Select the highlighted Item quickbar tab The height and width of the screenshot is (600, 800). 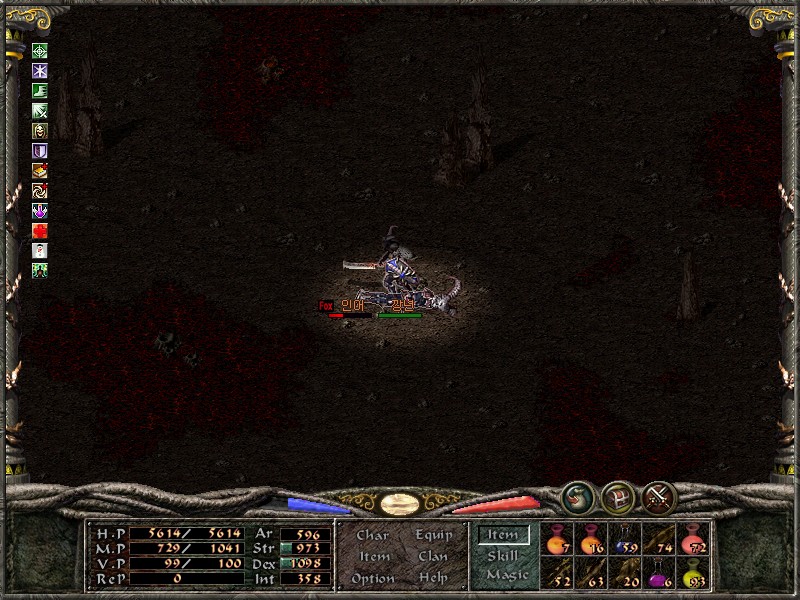[503, 535]
